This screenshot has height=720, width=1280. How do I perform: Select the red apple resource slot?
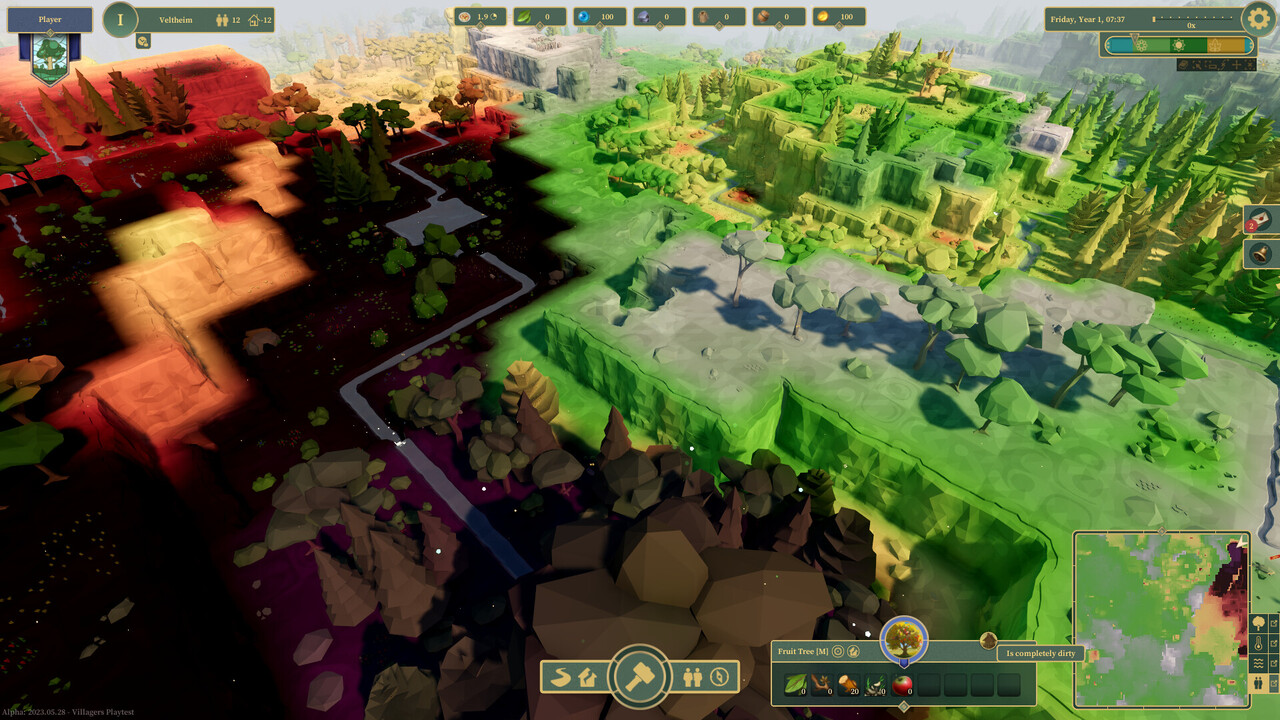tap(901, 684)
